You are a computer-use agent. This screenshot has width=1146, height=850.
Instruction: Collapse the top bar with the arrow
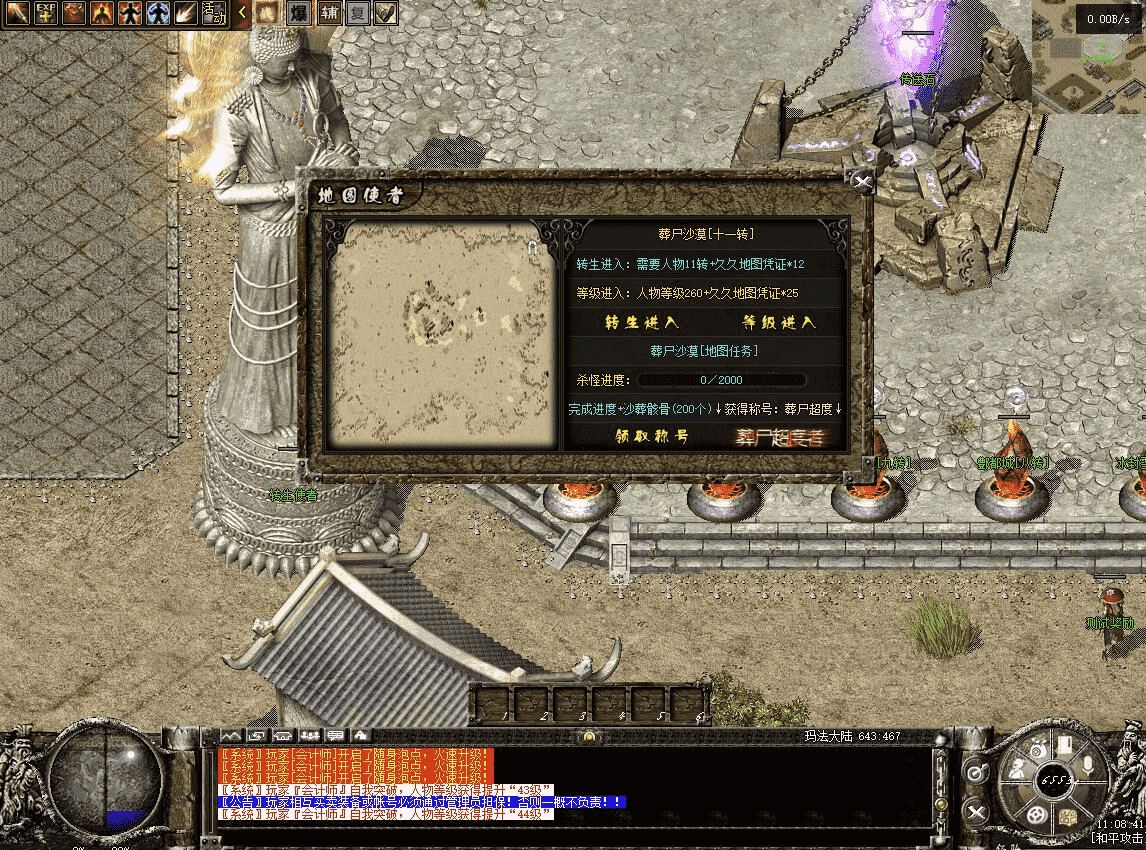pos(242,13)
